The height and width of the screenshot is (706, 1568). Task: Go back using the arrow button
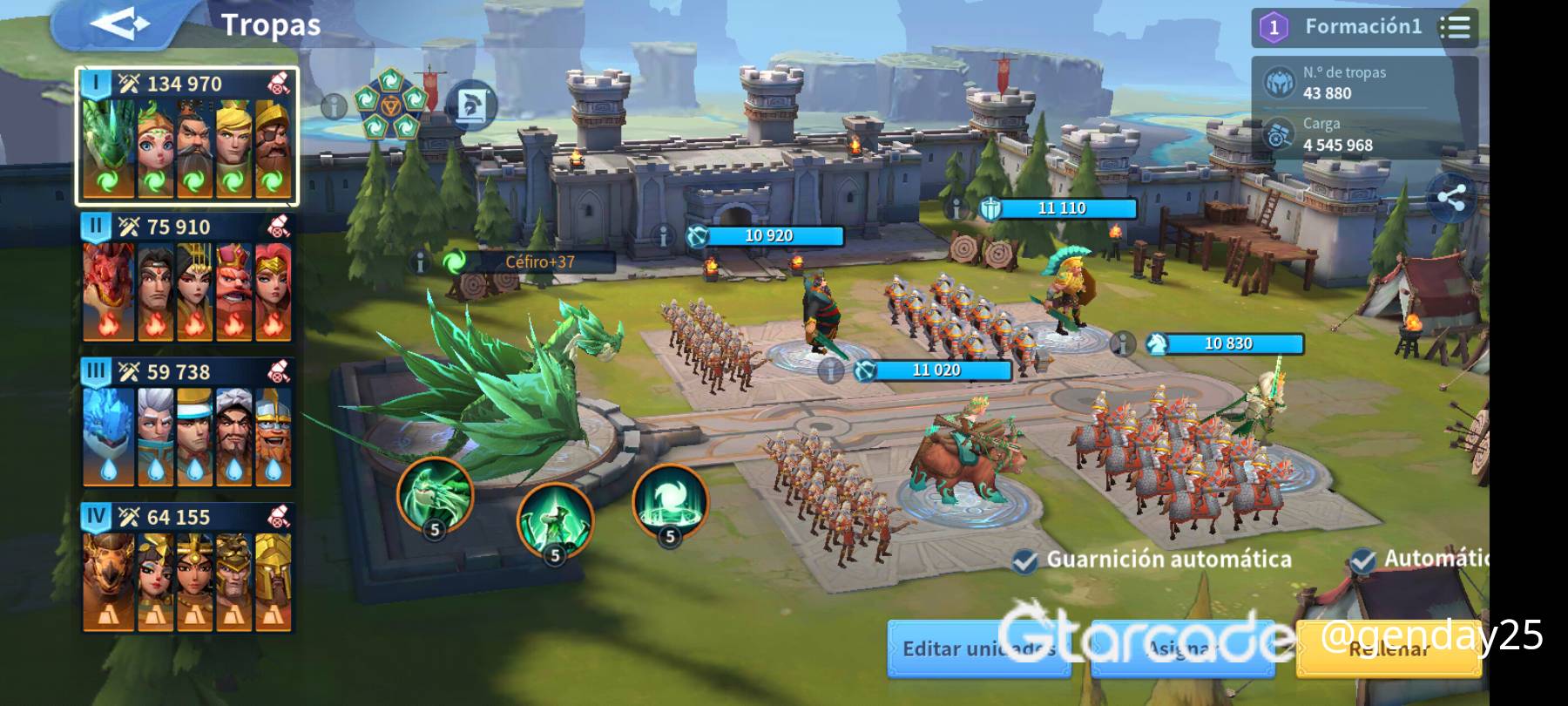pos(120,24)
